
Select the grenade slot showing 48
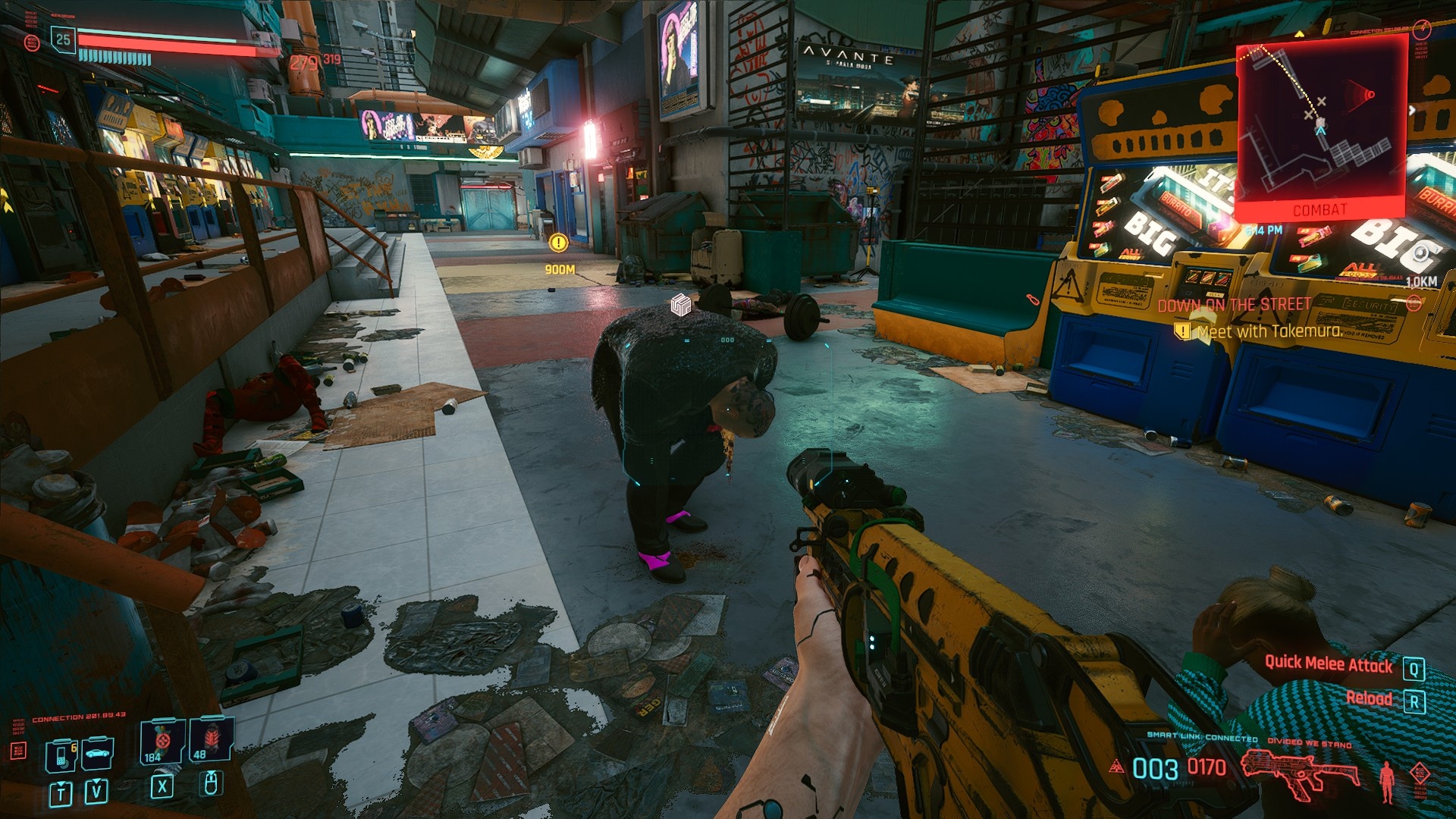[x=210, y=741]
